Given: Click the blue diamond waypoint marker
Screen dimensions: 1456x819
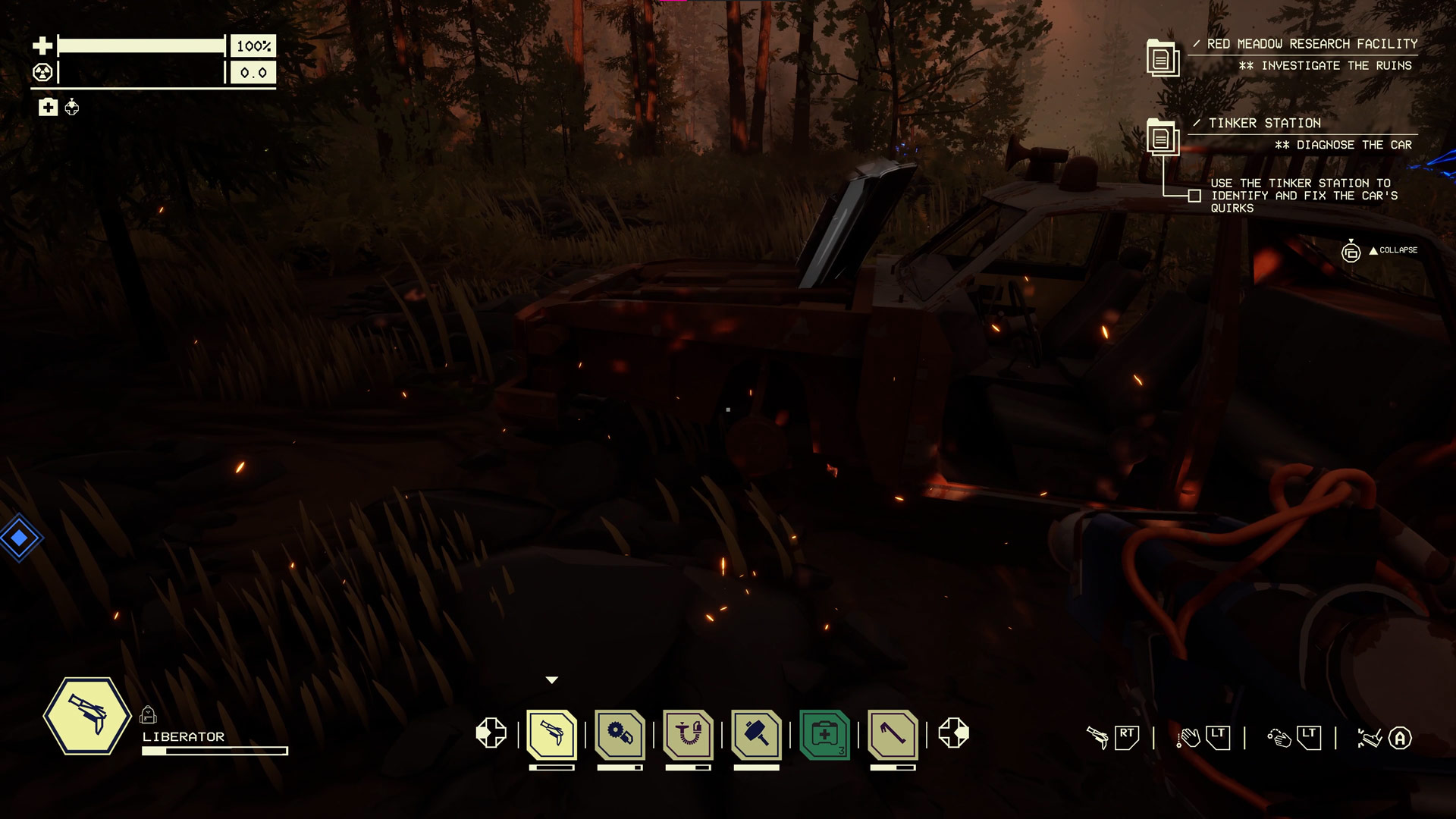Looking at the screenshot, I should tap(20, 538).
